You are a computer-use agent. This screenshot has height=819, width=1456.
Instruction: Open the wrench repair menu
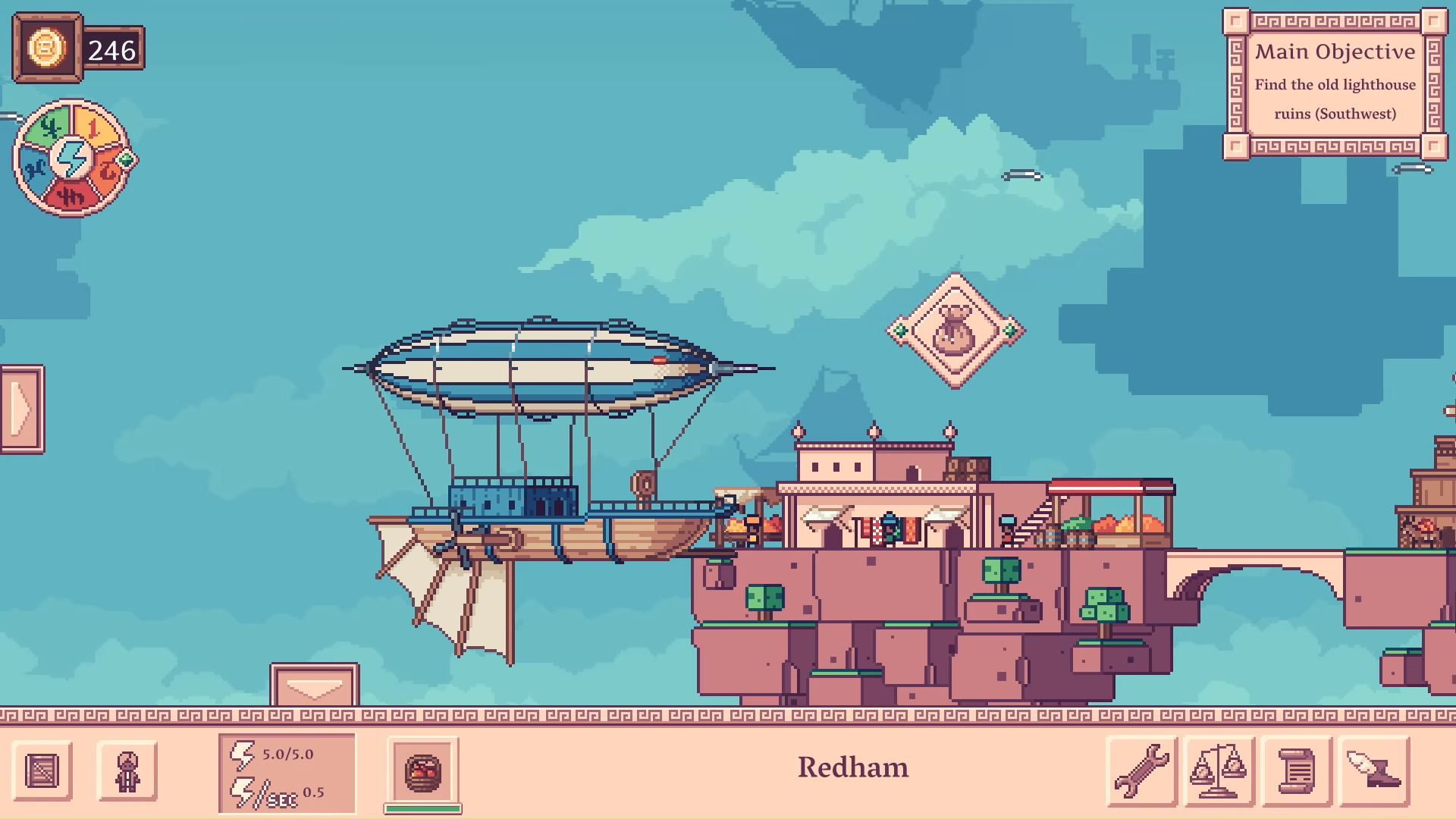(1141, 770)
